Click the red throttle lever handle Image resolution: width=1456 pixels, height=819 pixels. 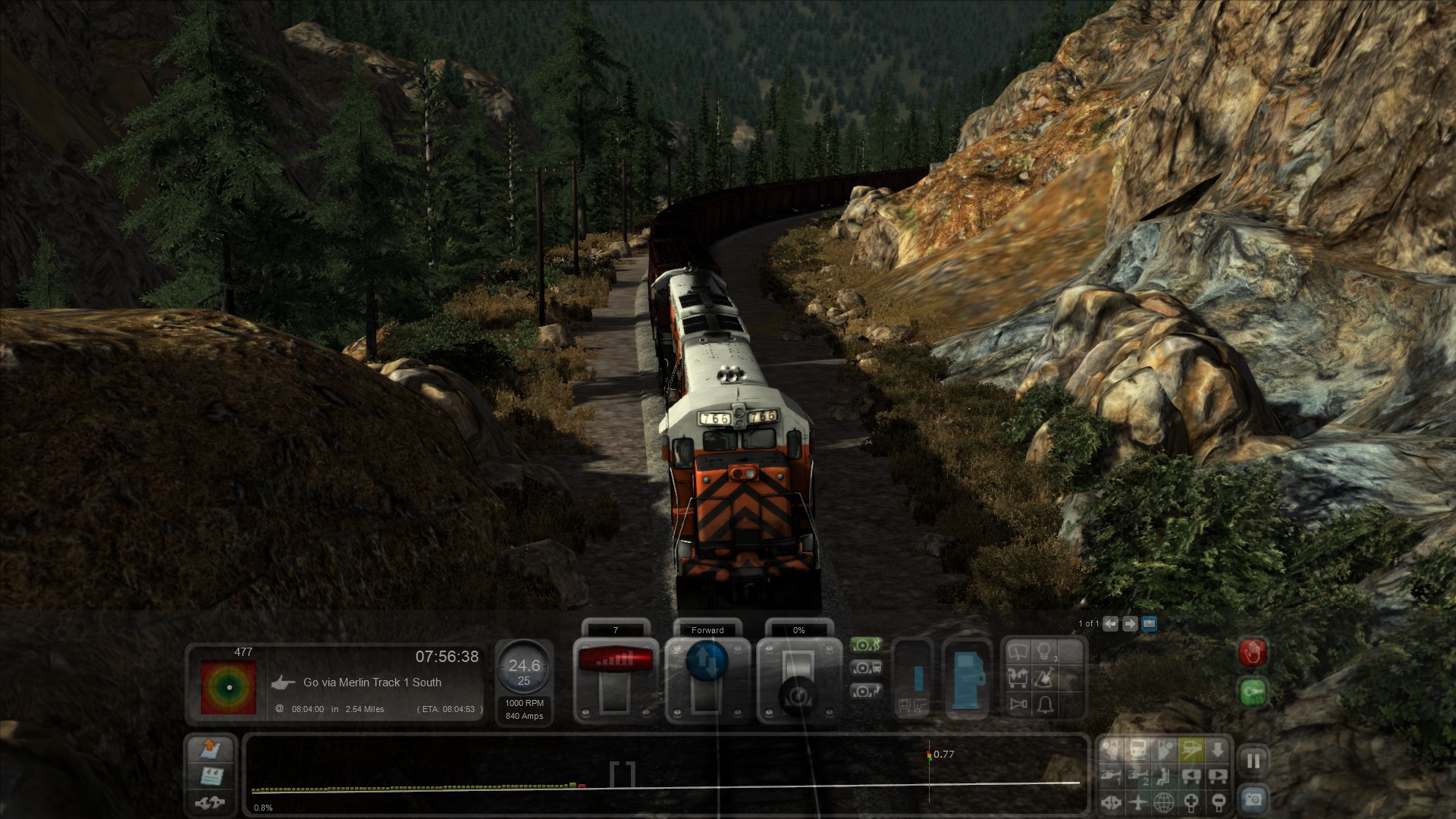coord(615,659)
